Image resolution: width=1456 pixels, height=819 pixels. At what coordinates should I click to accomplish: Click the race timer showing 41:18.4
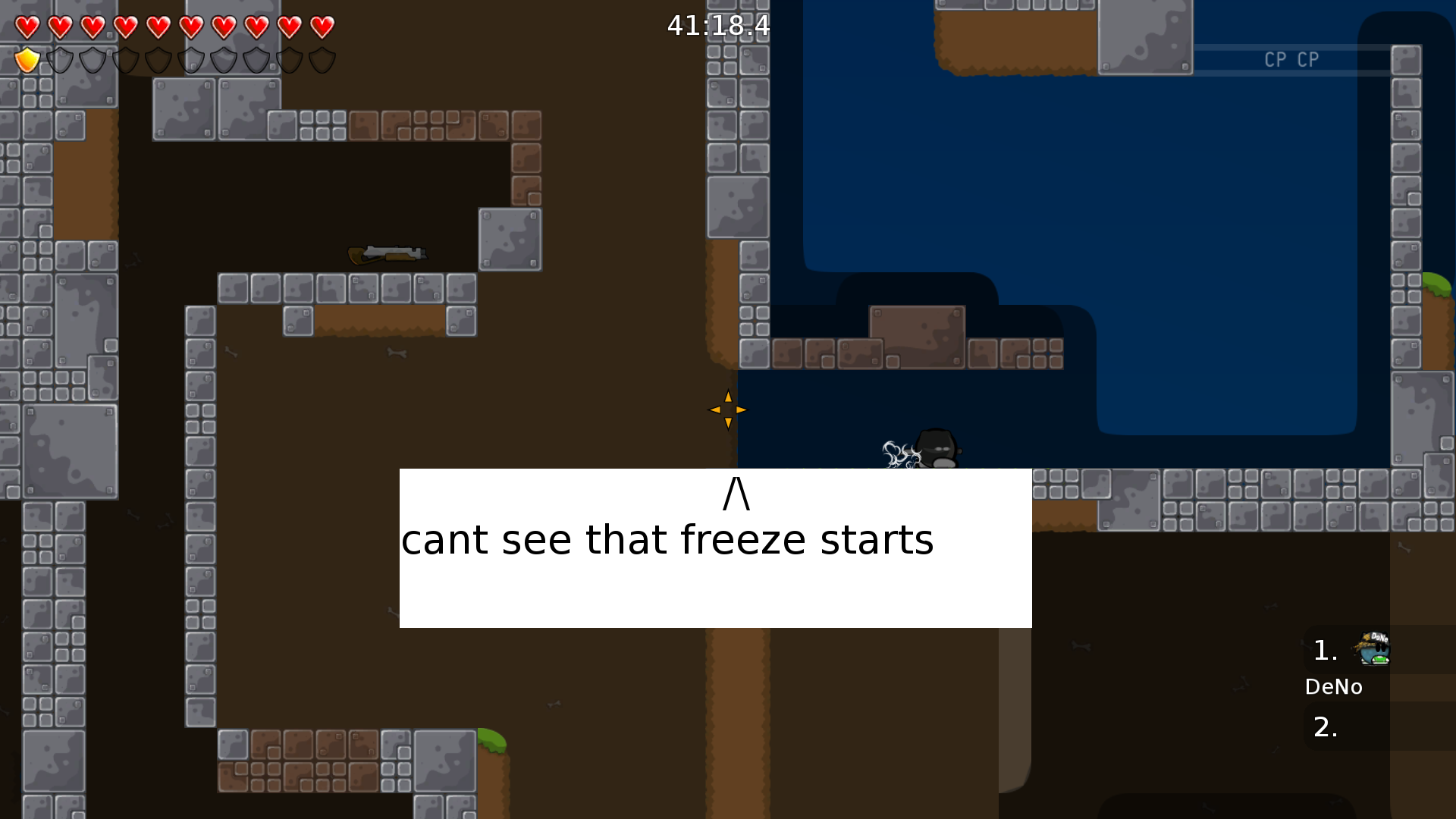717,27
